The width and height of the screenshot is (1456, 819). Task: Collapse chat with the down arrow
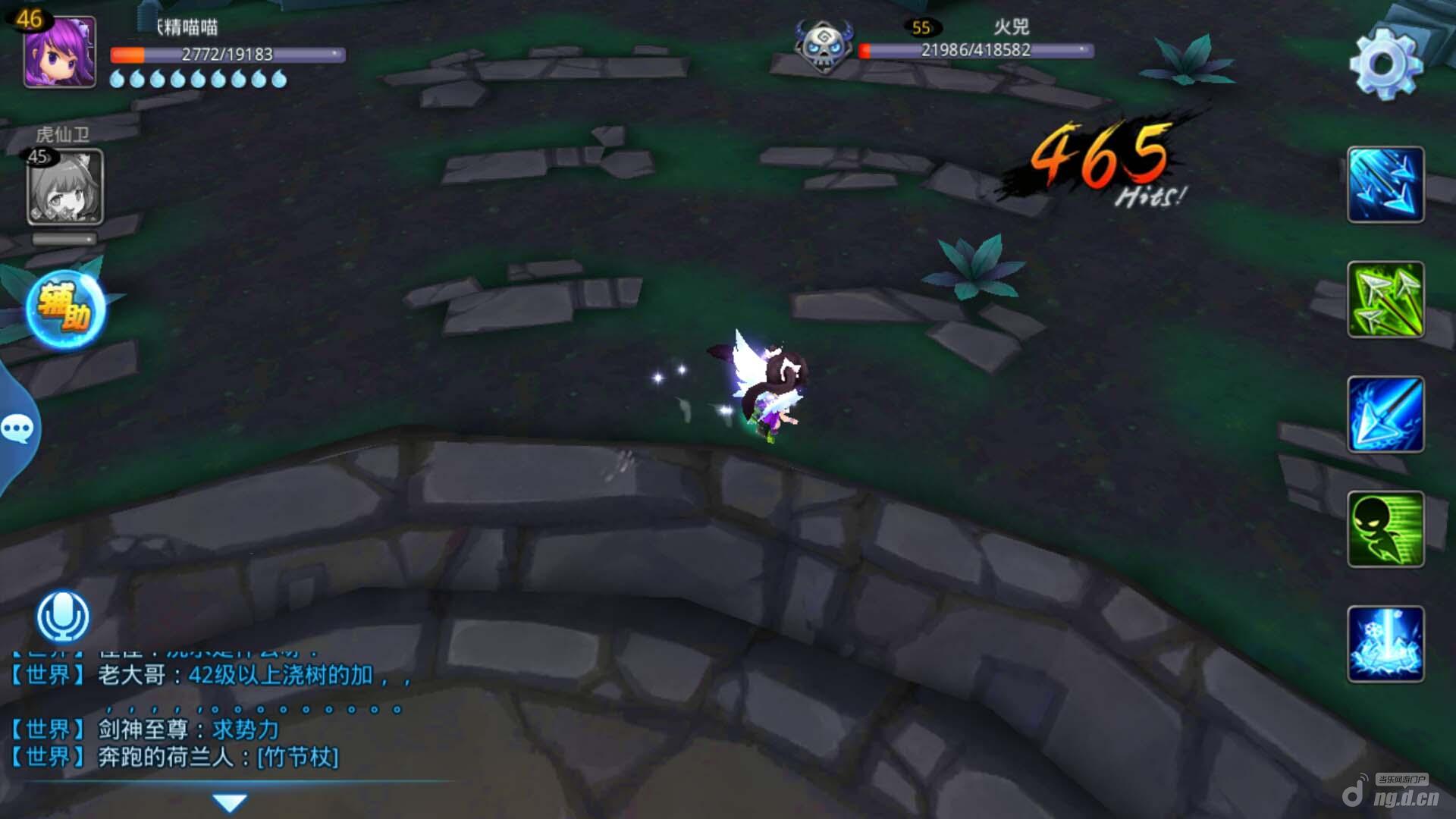[229, 802]
